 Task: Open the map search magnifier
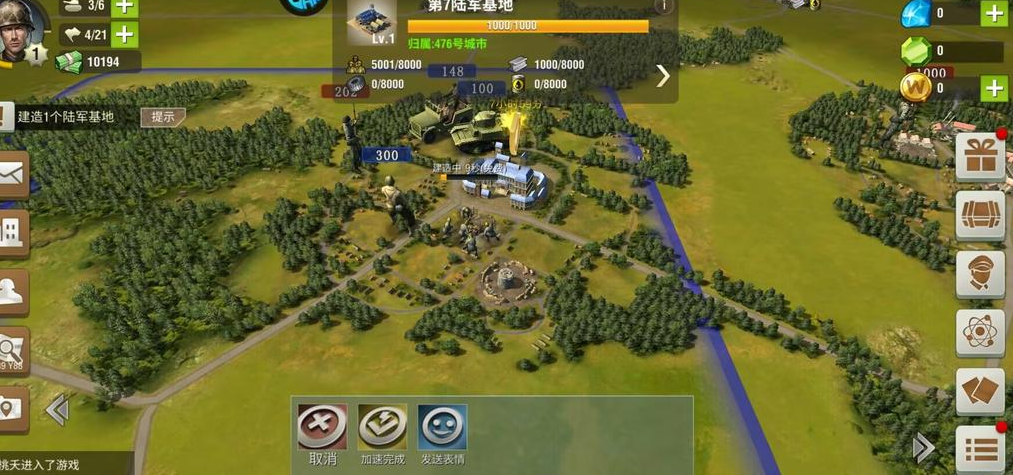[x=12, y=350]
